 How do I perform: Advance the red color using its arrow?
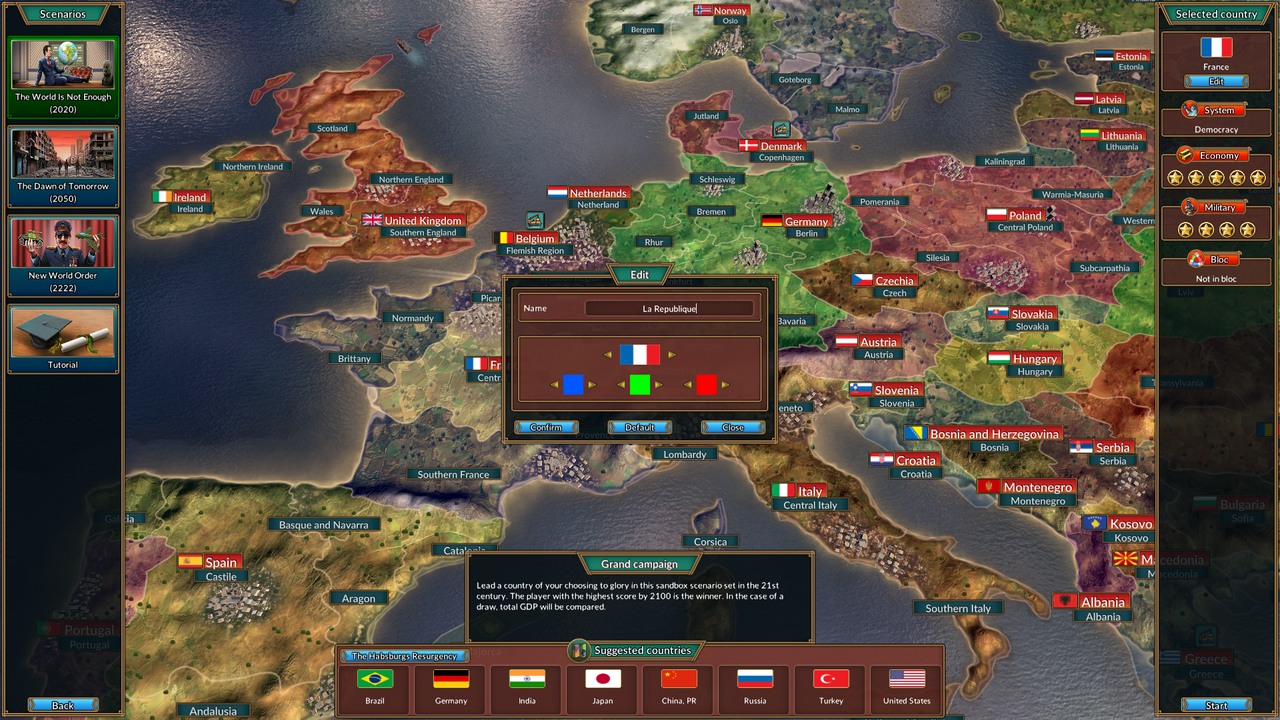(726, 384)
